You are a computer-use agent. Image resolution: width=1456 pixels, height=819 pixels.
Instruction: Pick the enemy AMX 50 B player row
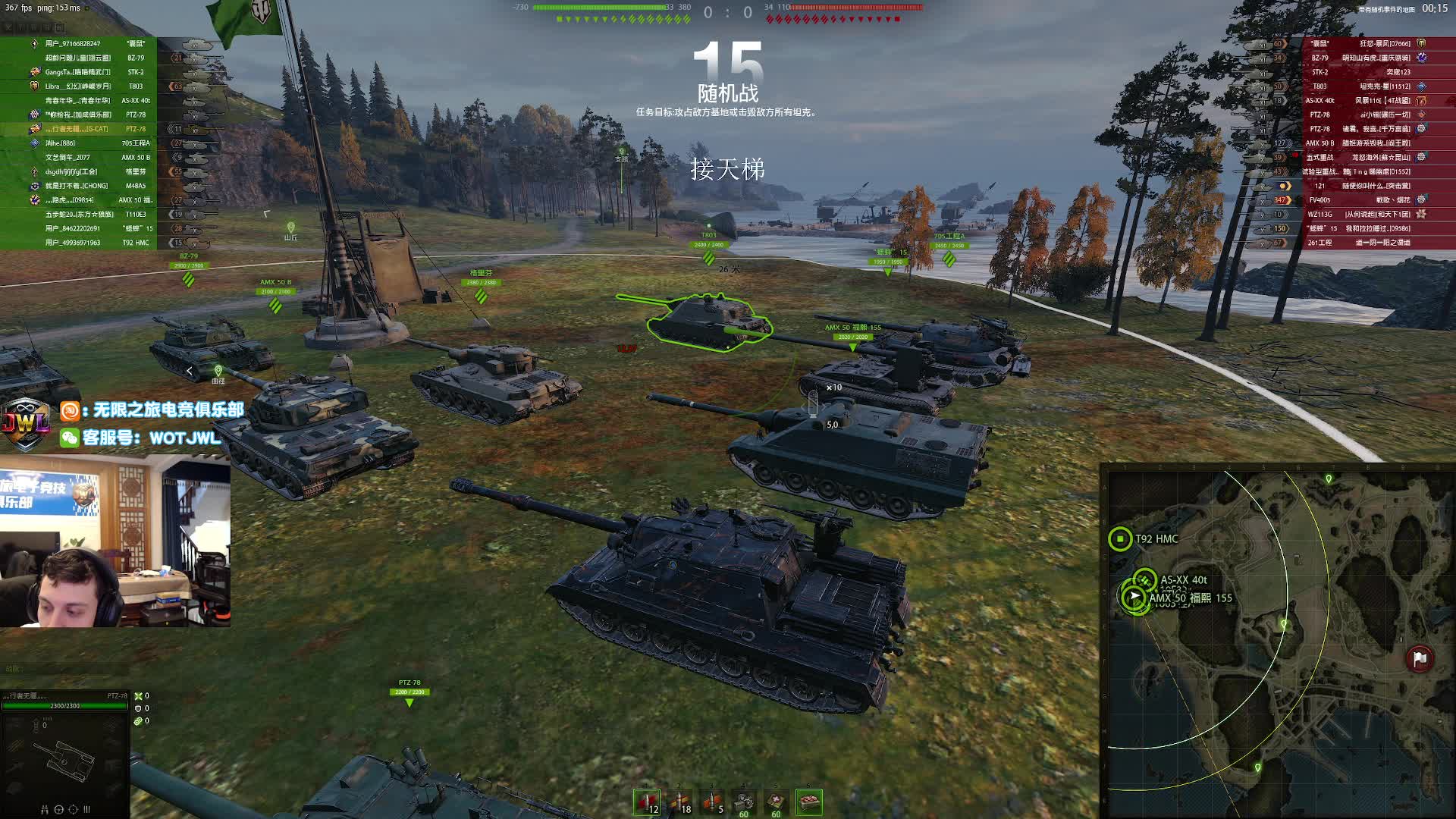pos(1365,143)
